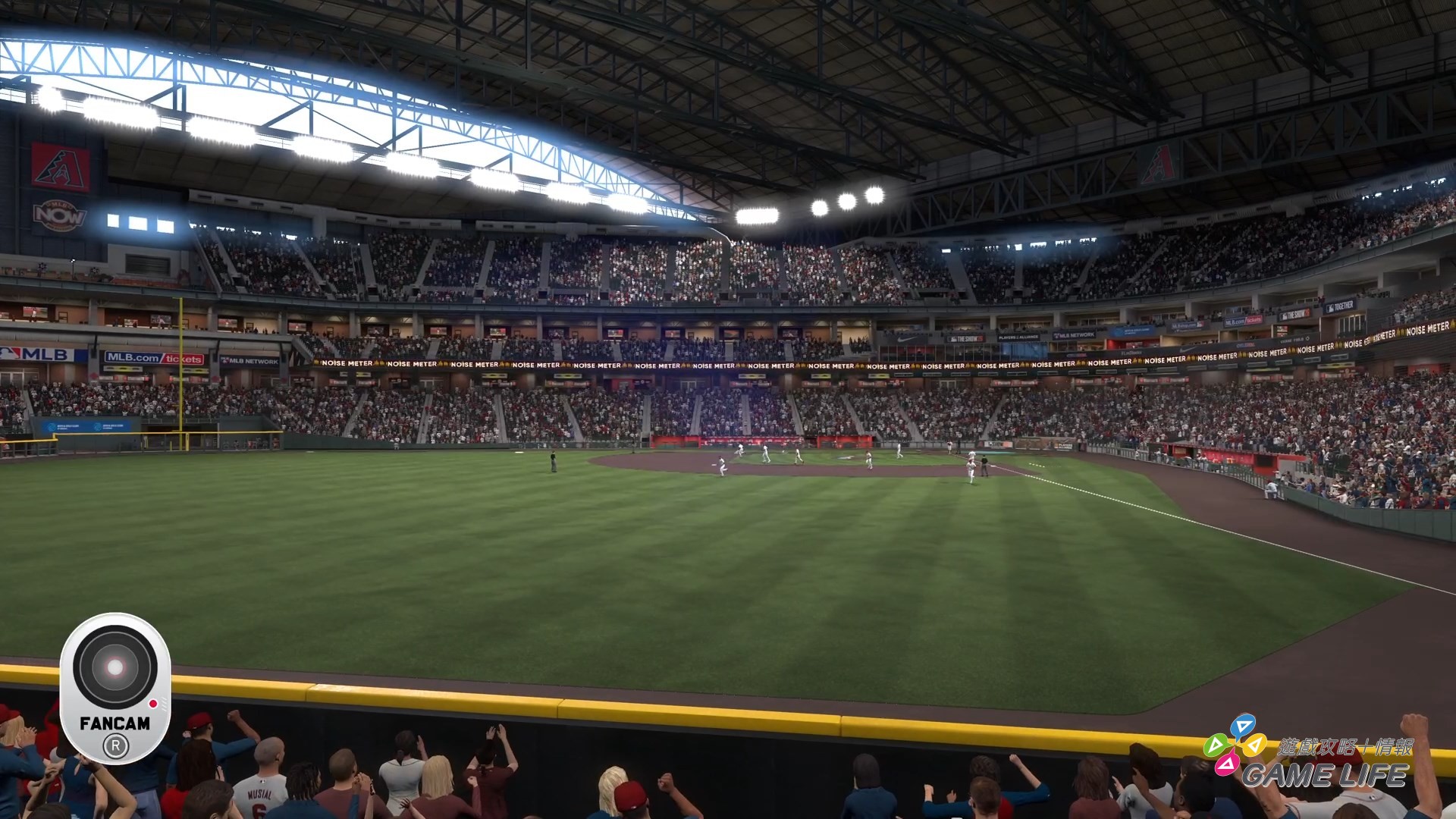Toggle the red recording indicator on the FanCam
The width and height of the screenshot is (1456, 819).
(x=153, y=703)
